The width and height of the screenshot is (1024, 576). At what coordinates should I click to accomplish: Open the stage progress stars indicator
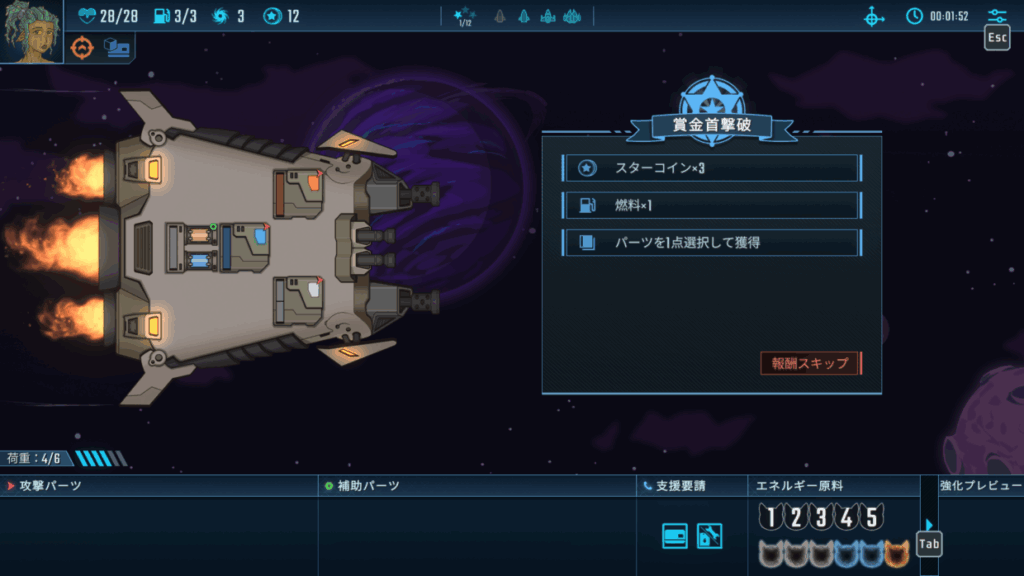click(464, 17)
